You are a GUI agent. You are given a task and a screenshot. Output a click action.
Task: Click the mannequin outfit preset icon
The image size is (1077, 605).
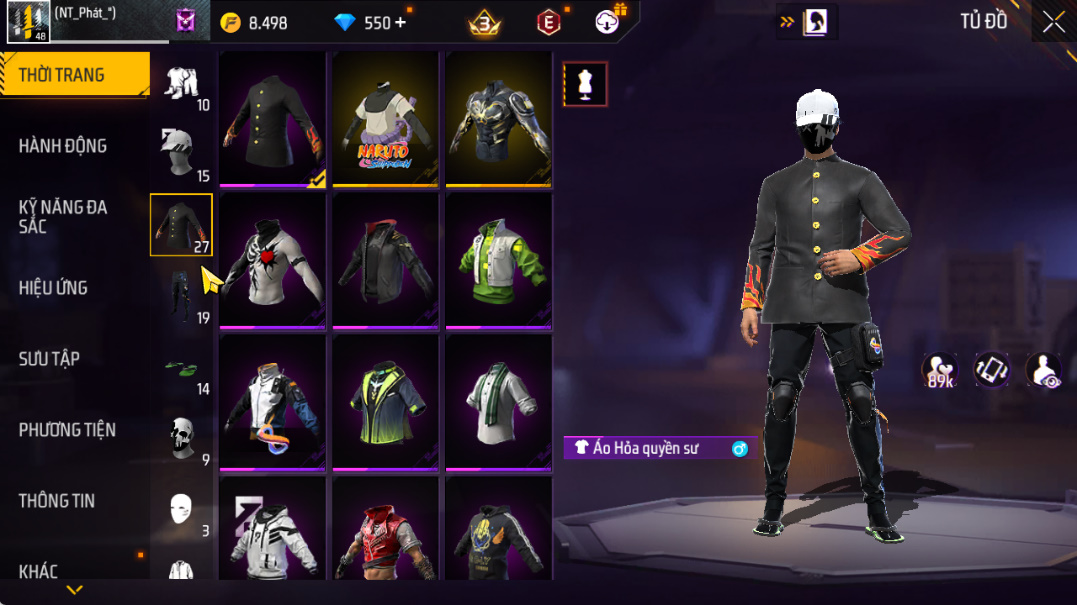pyautogui.click(x=585, y=85)
